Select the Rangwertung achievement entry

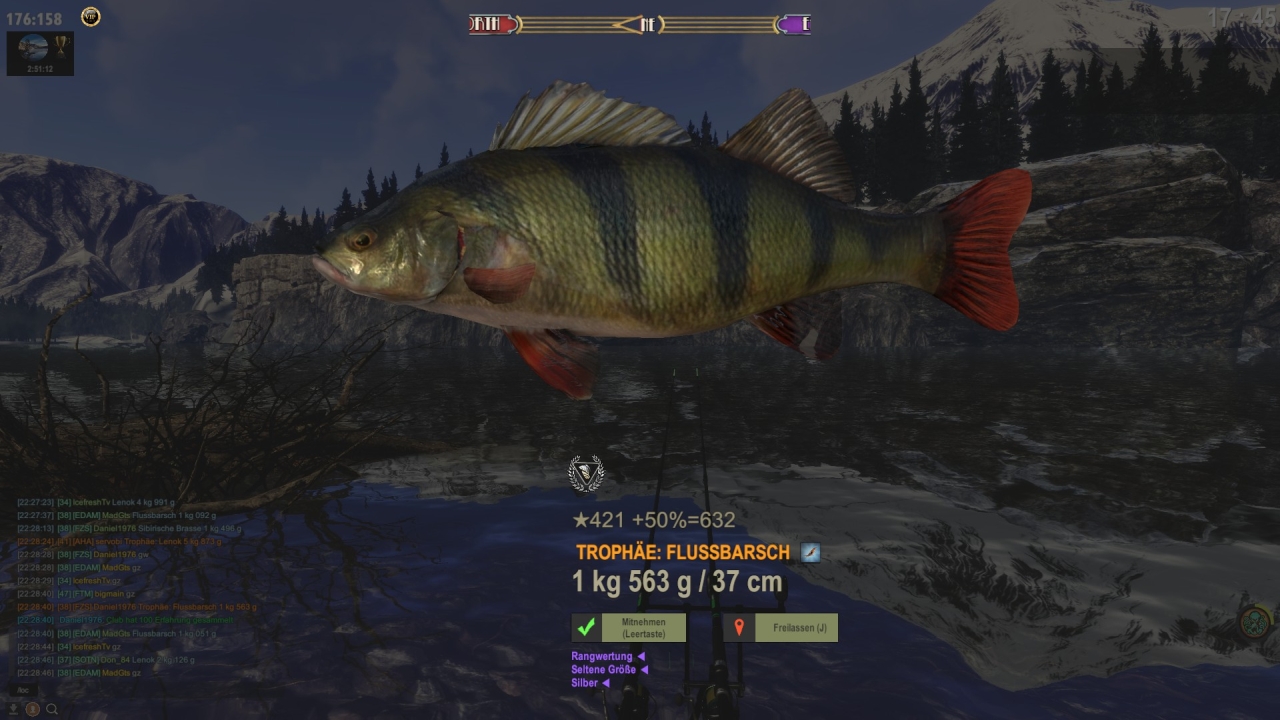603,656
